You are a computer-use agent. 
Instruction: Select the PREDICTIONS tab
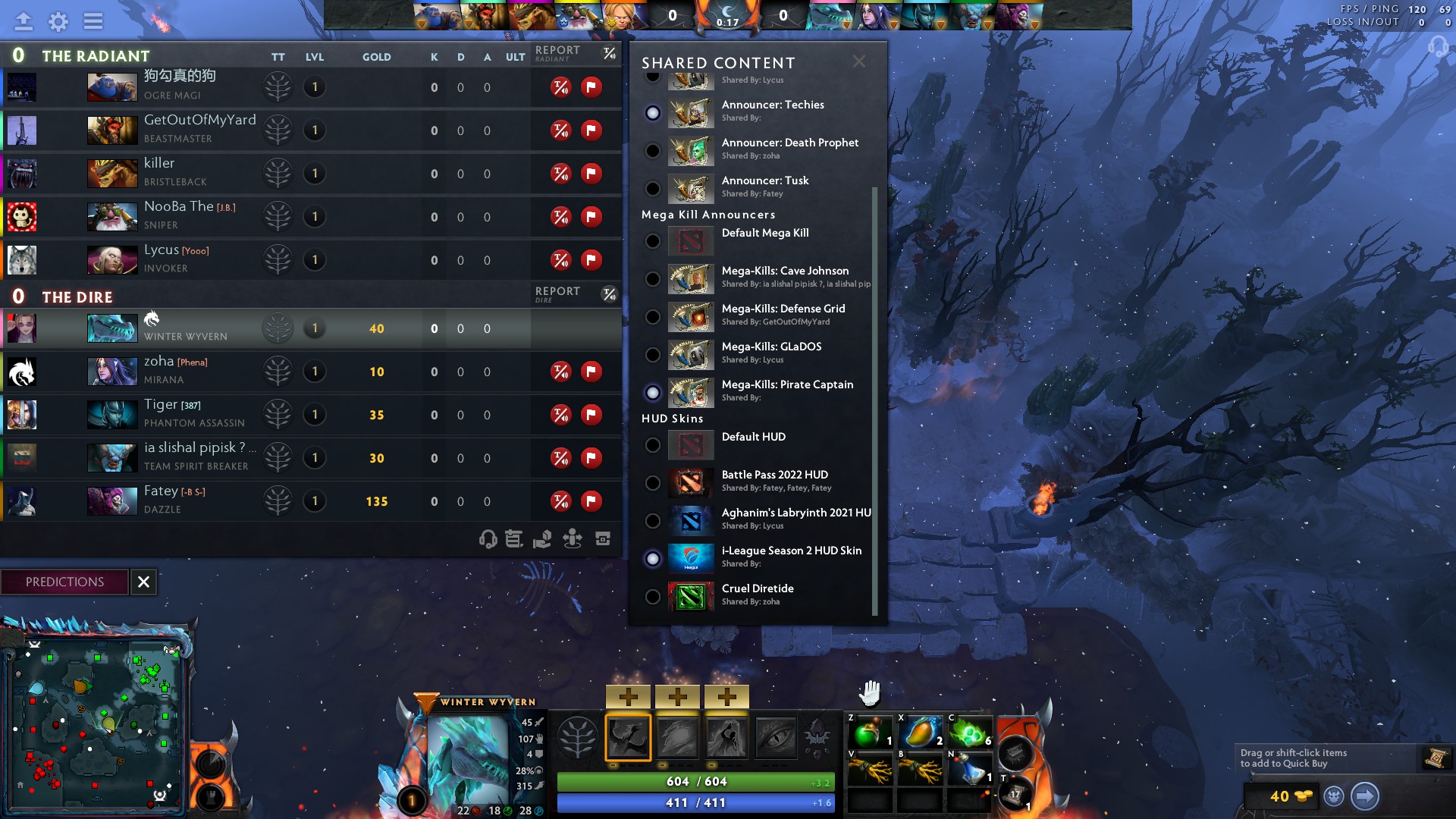[x=64, y=582]
